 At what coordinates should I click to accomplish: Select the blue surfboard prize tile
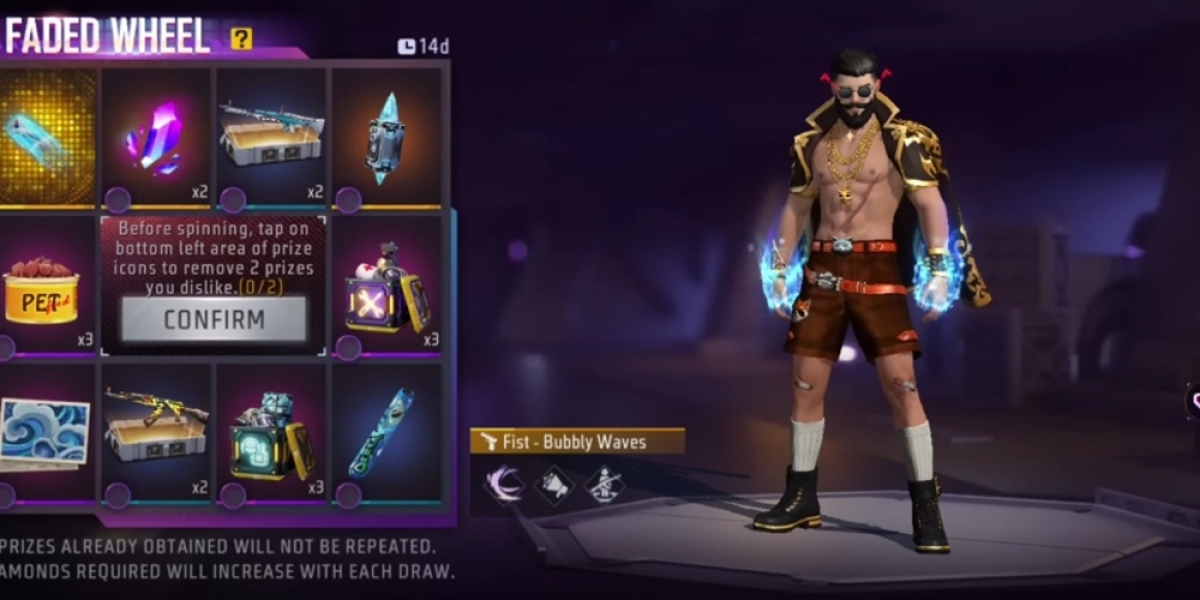tap(387, 433)
